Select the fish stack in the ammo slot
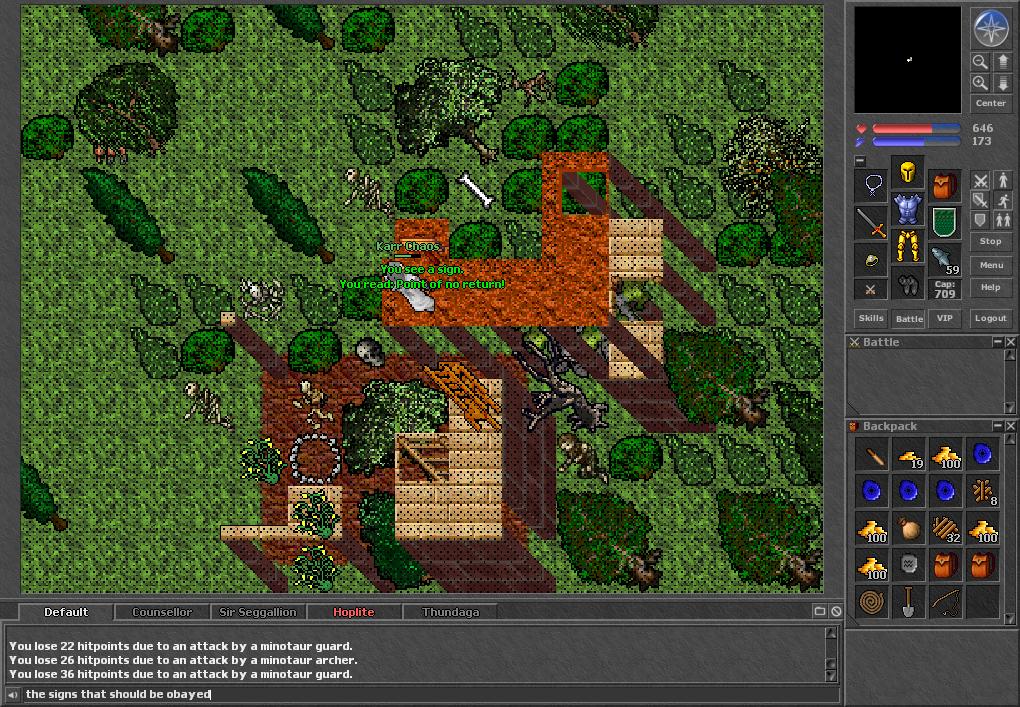Image resolution: width=1020 pixels, height=707 pixels. point(944,259)
